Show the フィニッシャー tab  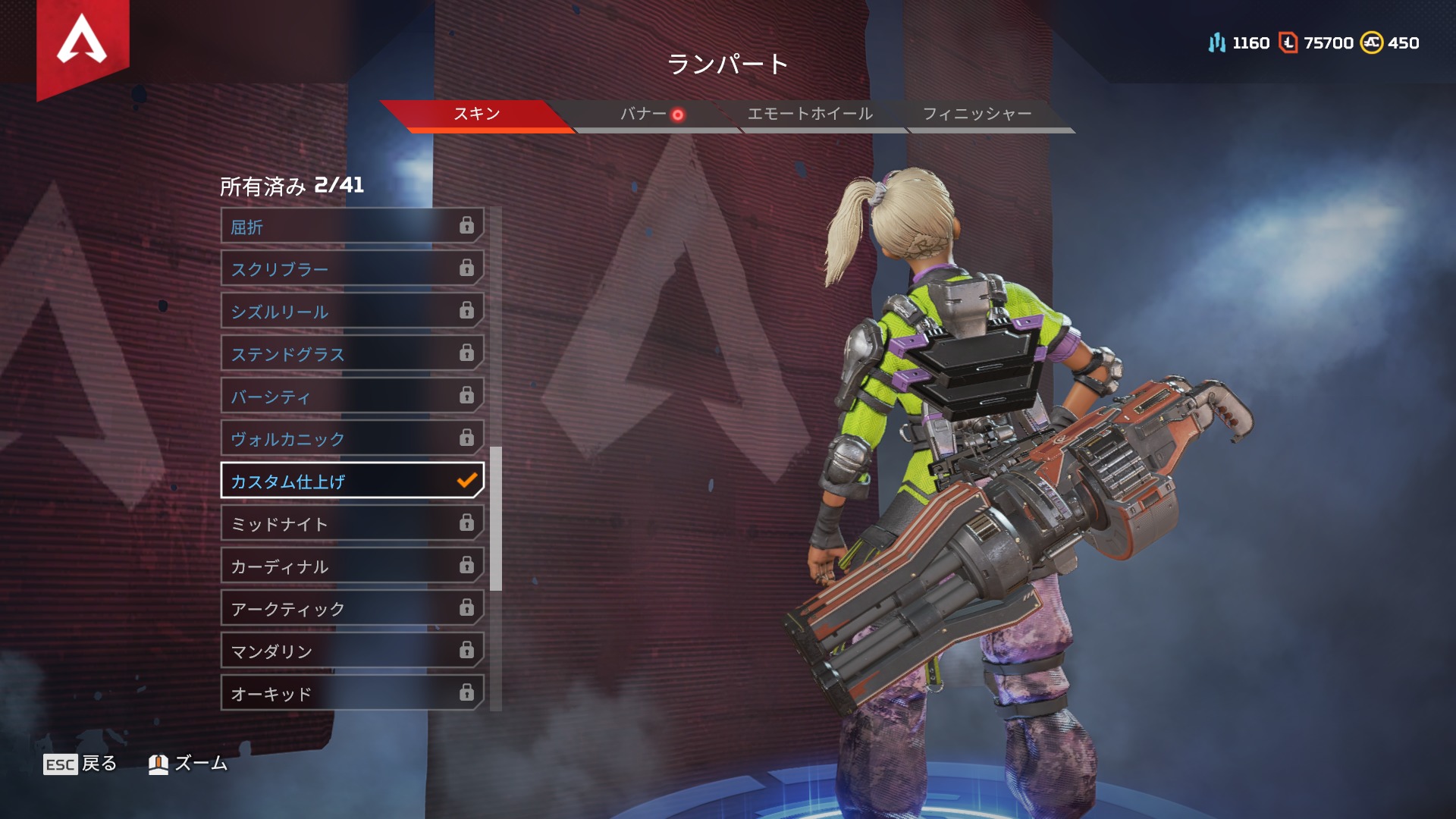pos(977,114)
